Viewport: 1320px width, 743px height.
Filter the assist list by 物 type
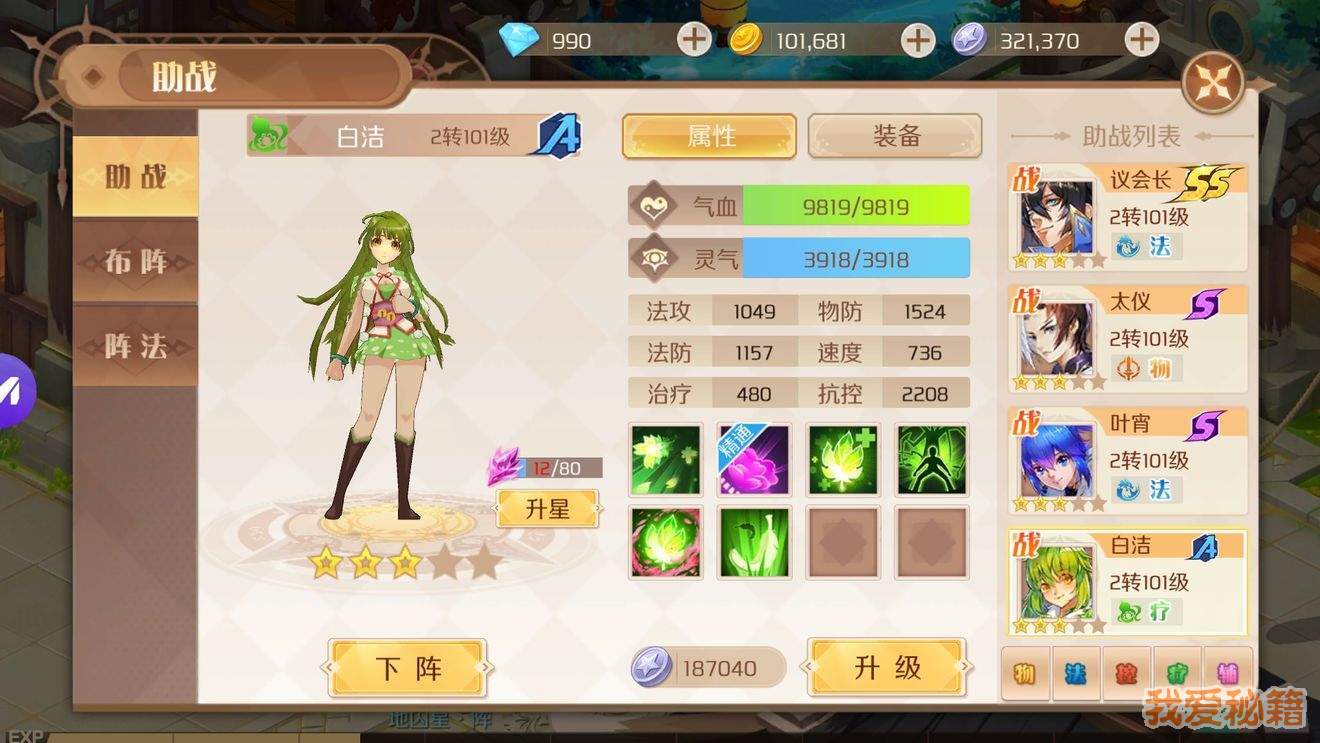pyautogui.click(x=1024, y=672)
